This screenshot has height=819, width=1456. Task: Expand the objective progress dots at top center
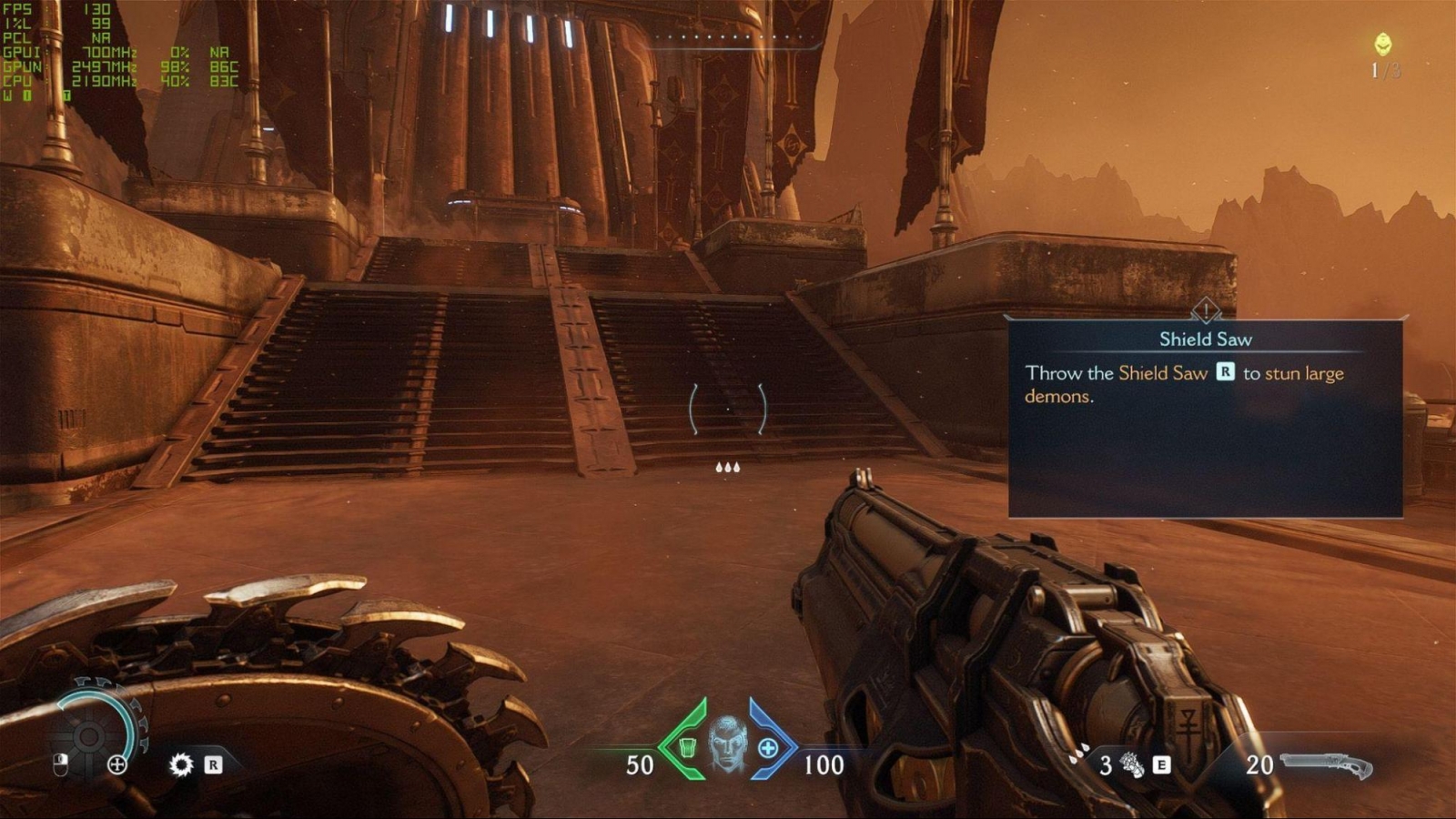pos(737,38)
